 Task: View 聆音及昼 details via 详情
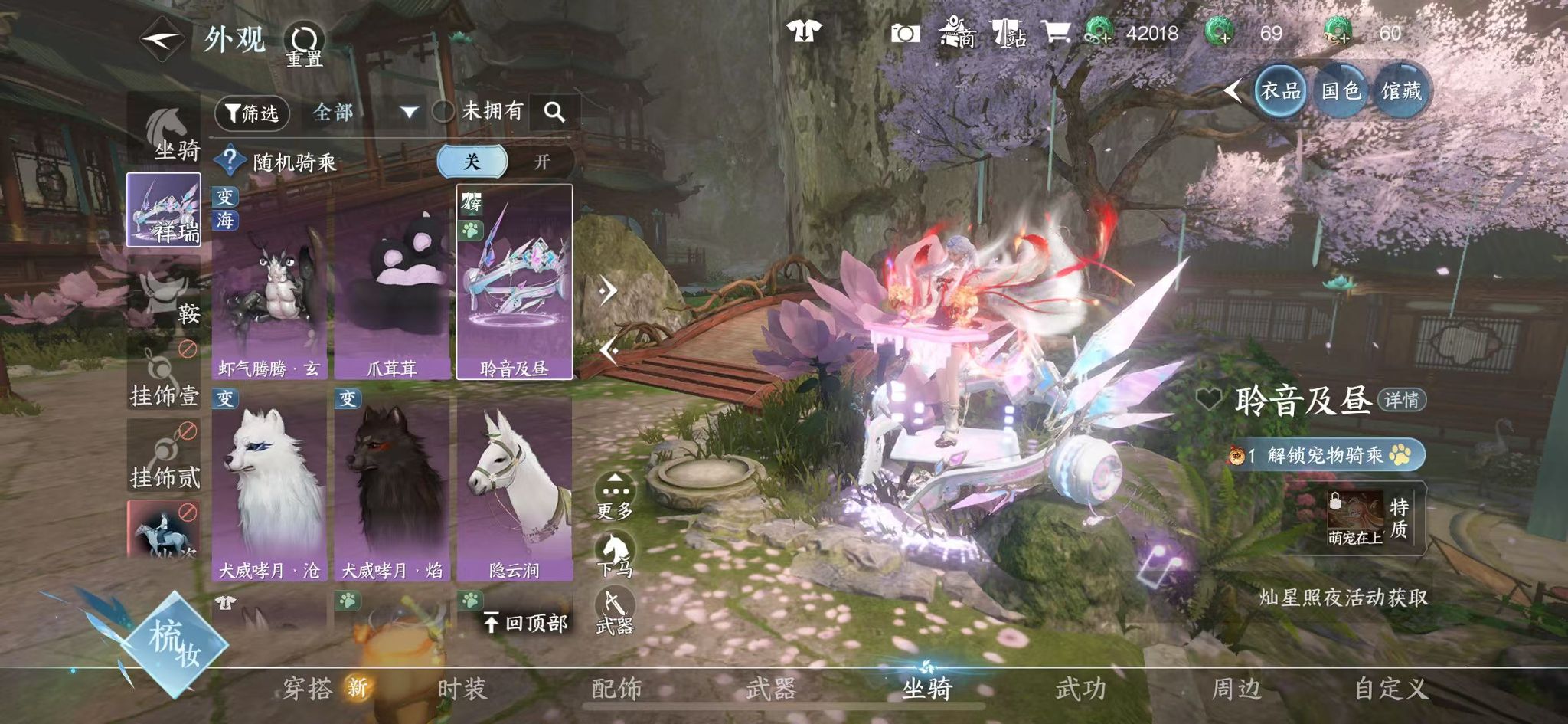tap(1401, 400)
